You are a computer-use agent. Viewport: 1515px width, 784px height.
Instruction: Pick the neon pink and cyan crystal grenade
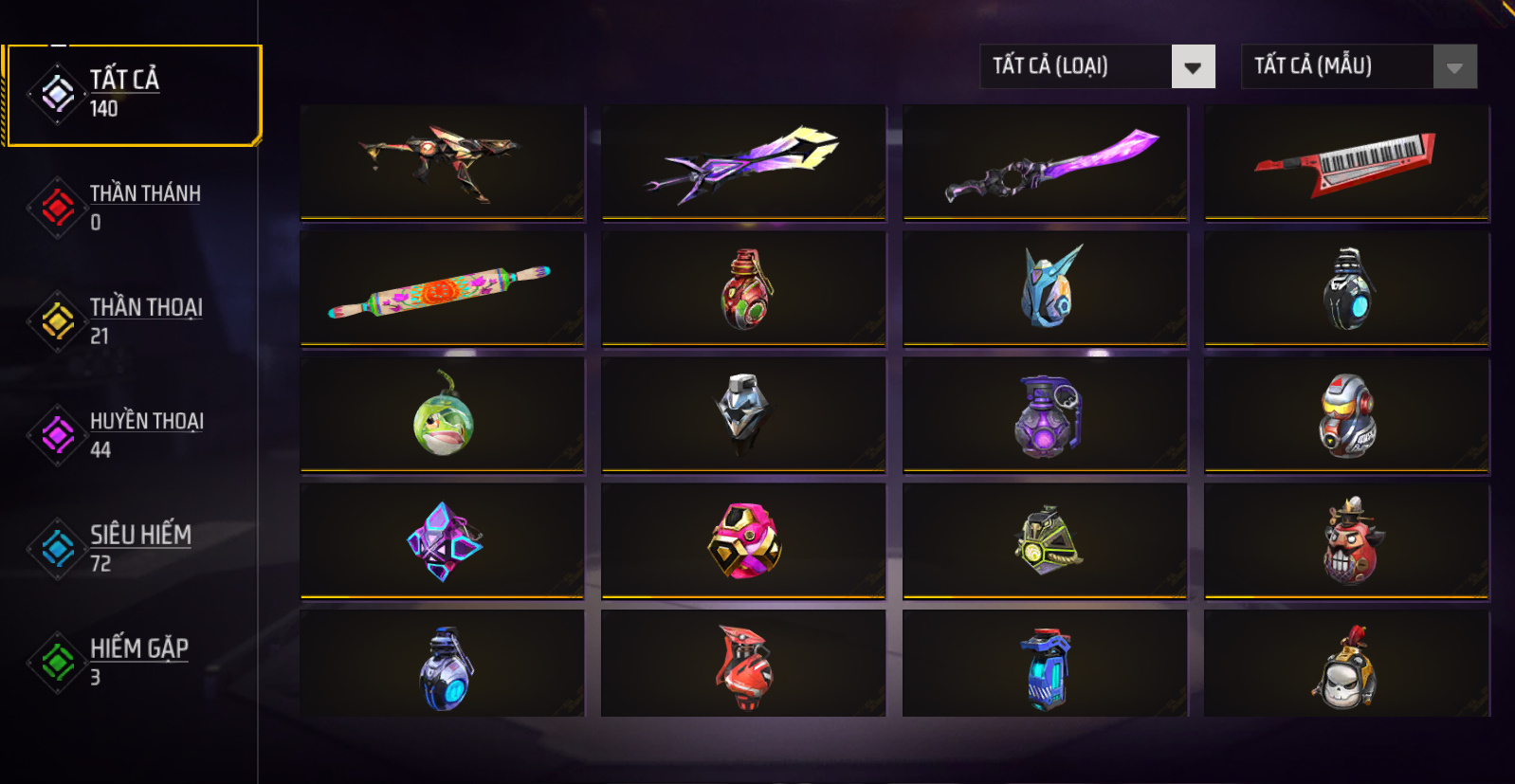442,541
